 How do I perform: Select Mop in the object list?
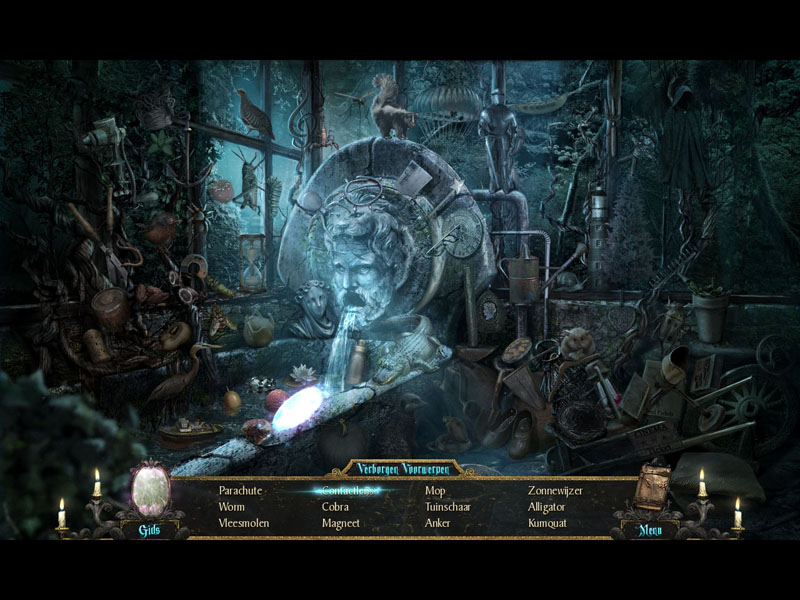tap(435, 491)
